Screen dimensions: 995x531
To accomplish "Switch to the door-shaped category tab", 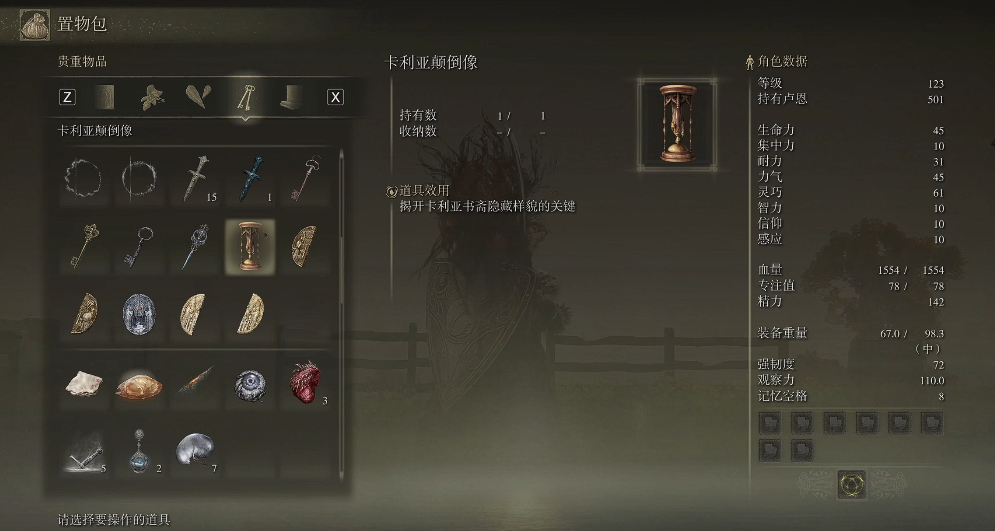I will [105, 97].
